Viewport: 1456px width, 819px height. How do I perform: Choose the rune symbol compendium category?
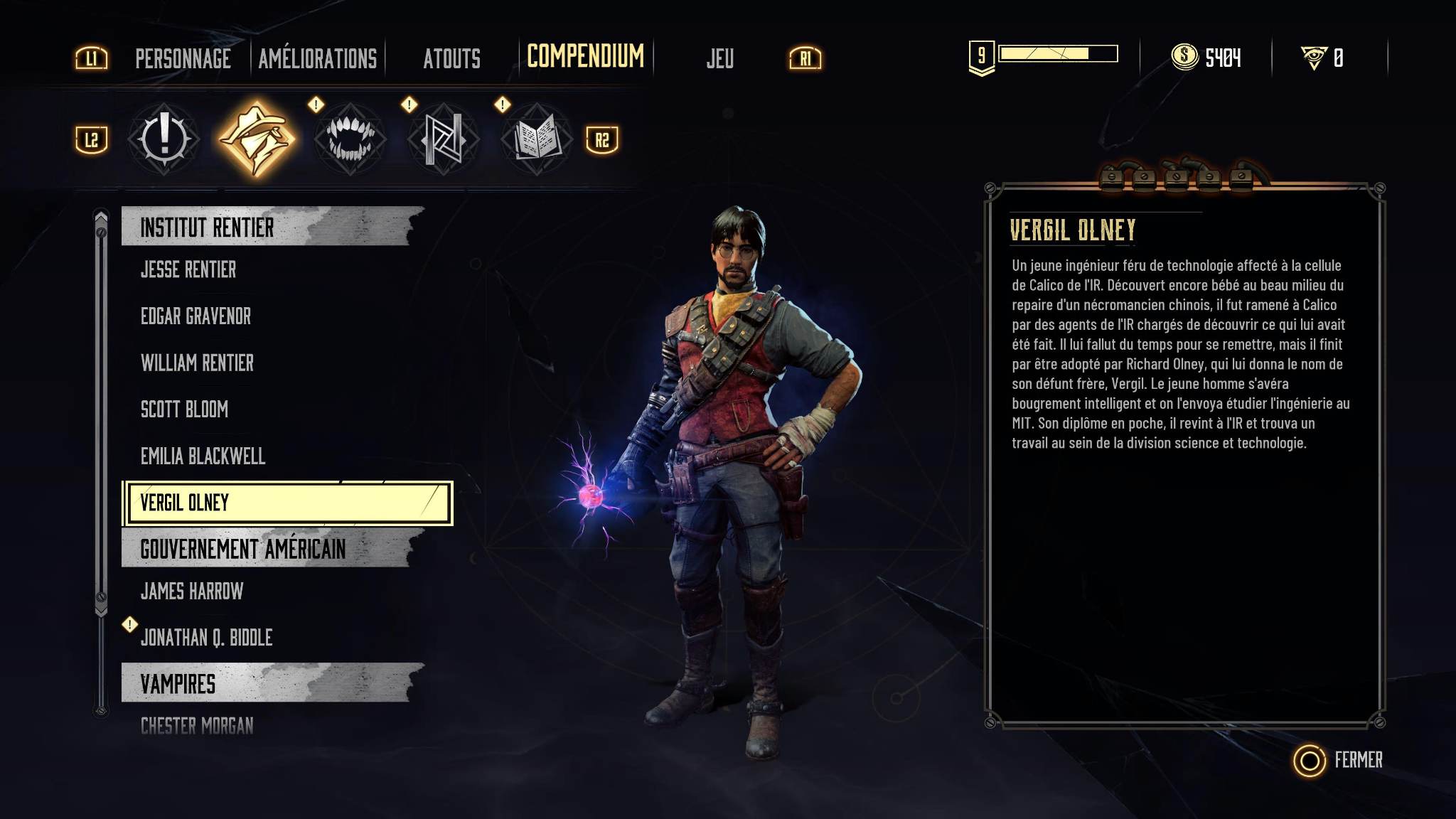[x=443, y=139]
